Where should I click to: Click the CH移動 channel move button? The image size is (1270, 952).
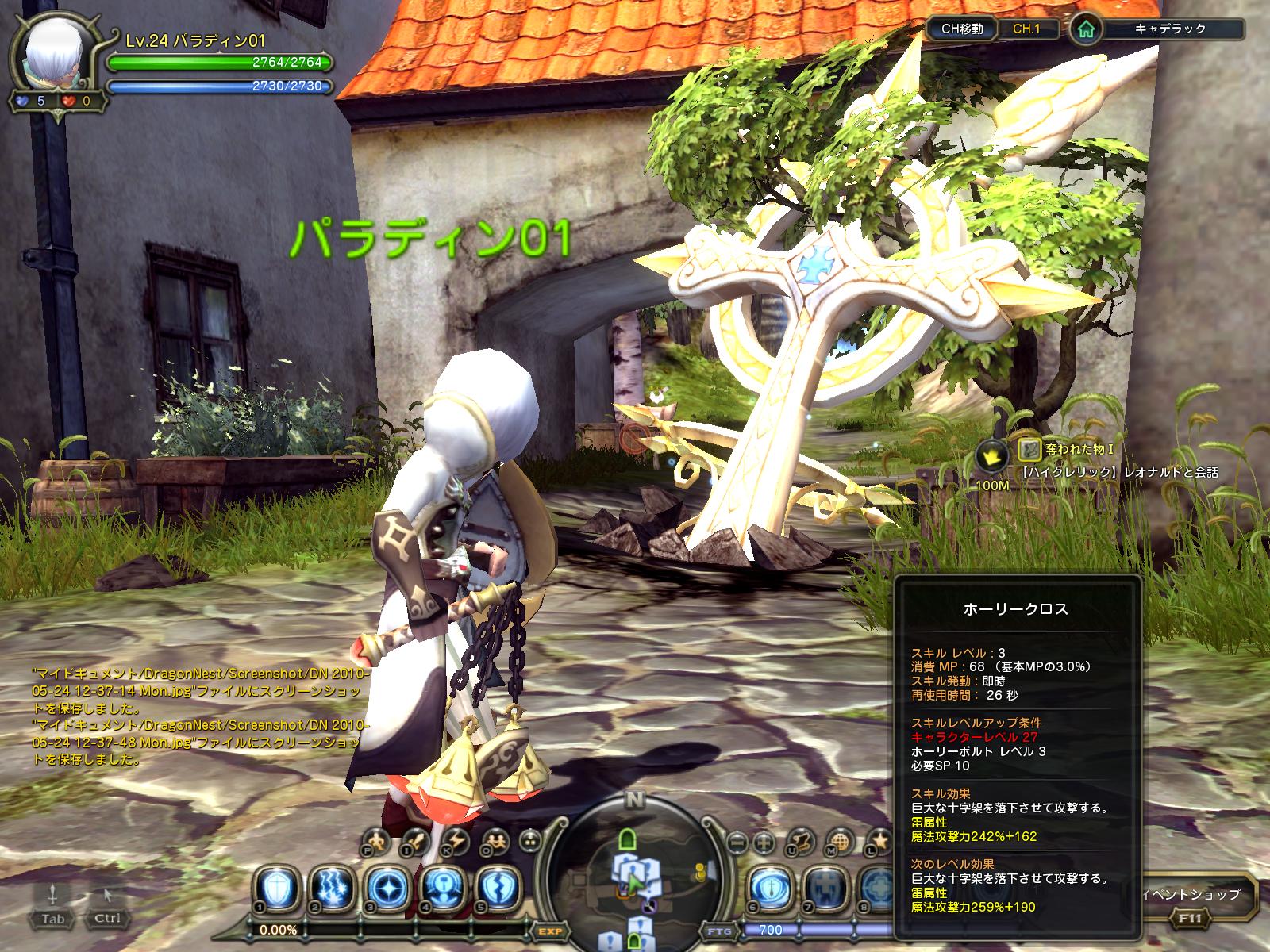click(962, 29)
